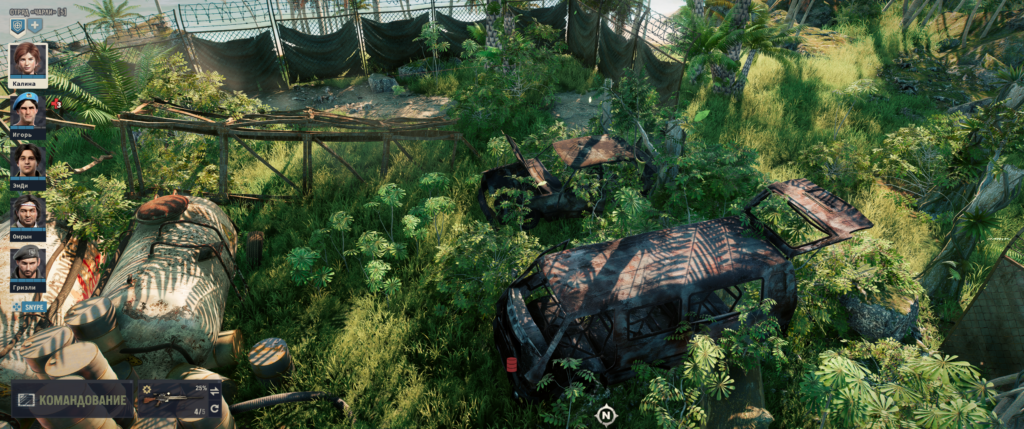Click the Snype button under the portraits
This screenshot has width=1024, height=429.
click(x=31, y=306)
